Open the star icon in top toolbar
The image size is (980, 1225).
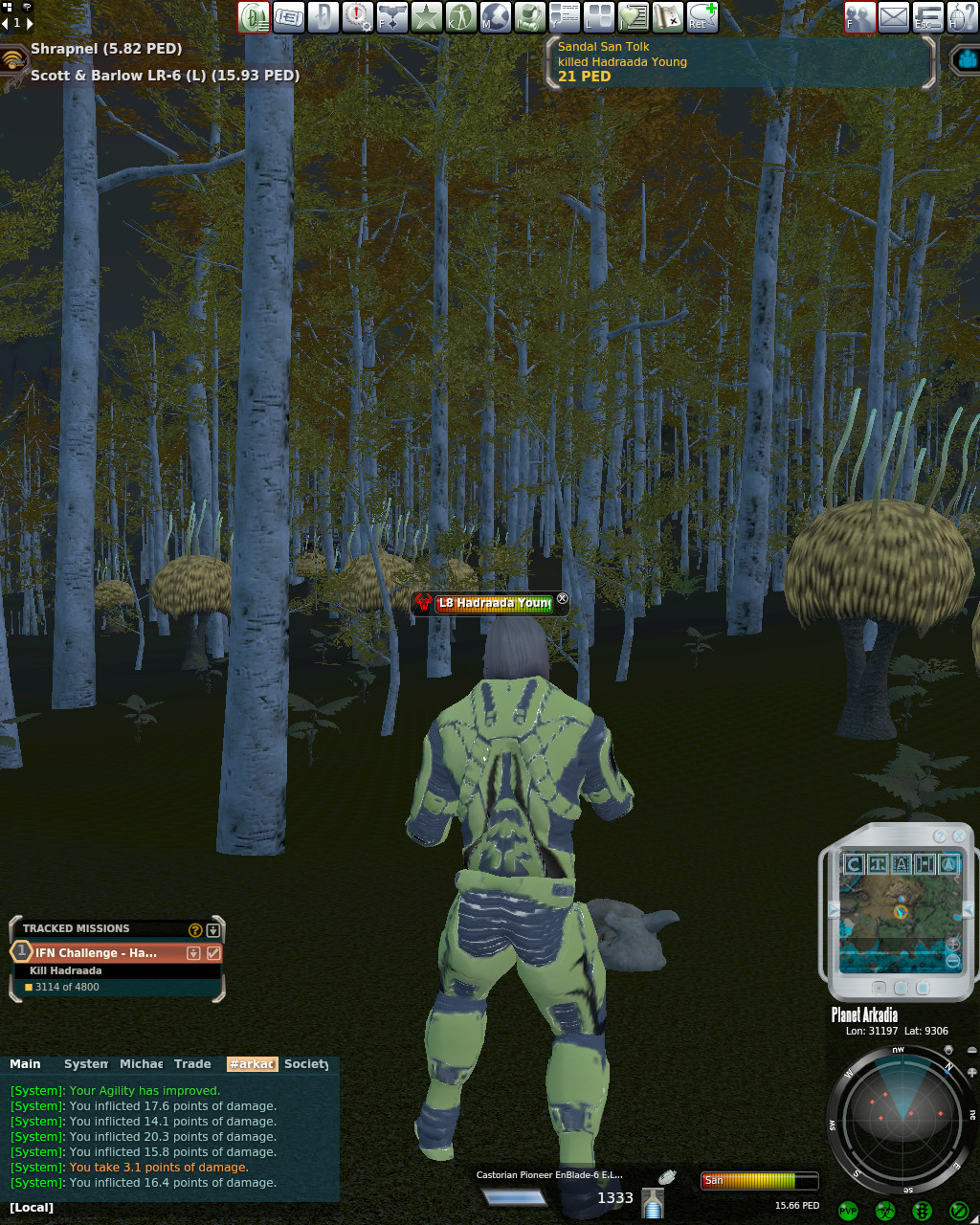point(426,17)
